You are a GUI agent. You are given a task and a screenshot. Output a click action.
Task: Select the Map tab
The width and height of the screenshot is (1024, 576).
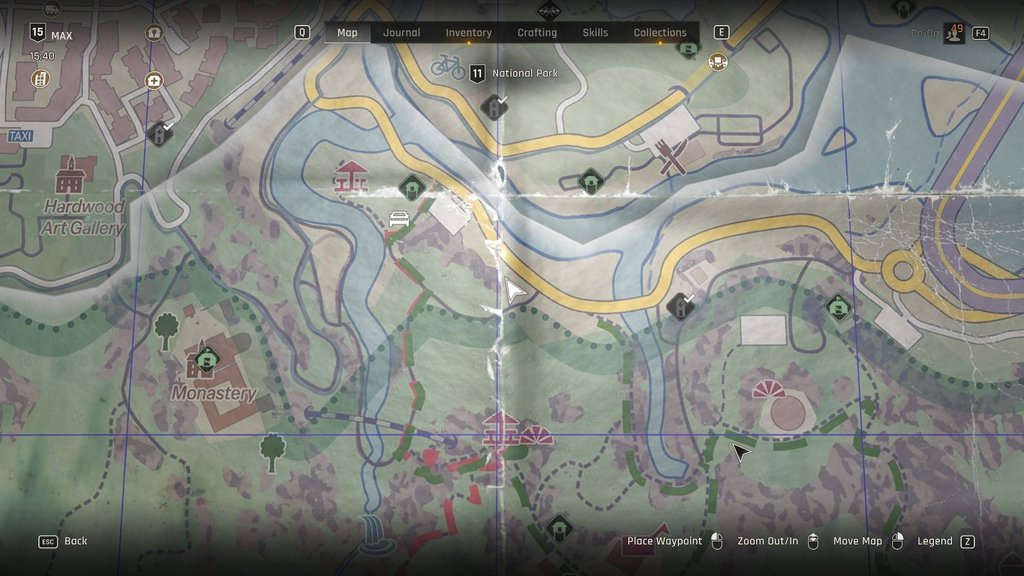347,33
